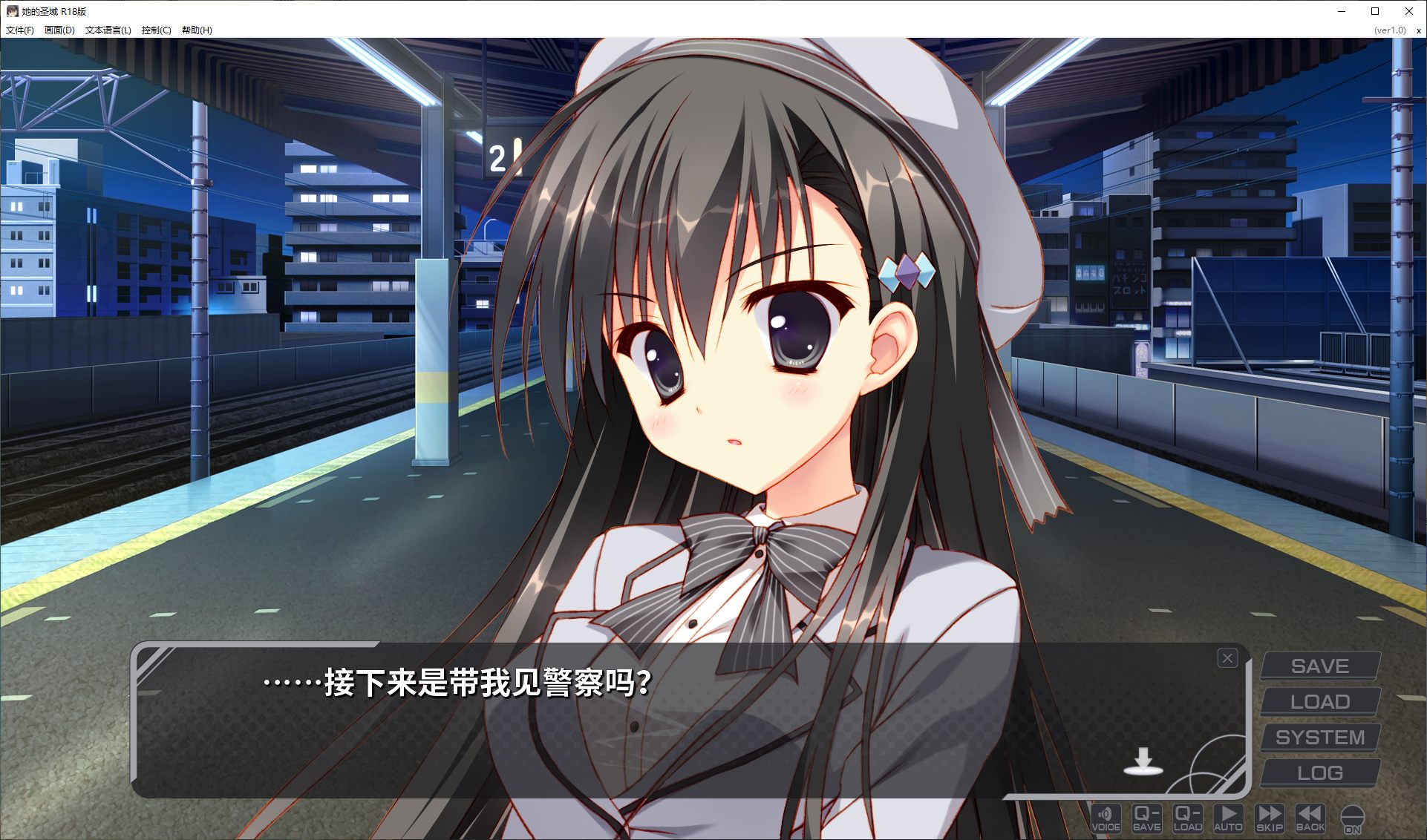View the dialogue history via LOG
Screen dimensions: 1427x840
coord(1320,772)
